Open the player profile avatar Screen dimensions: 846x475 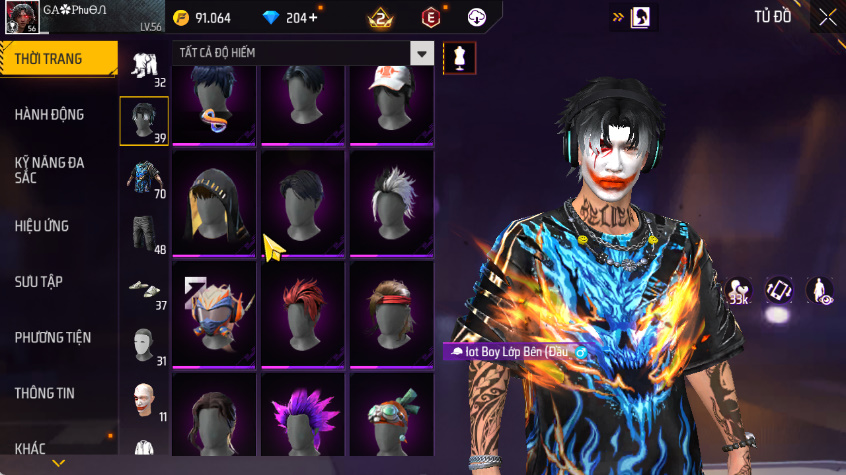click(x=24, y=18)
